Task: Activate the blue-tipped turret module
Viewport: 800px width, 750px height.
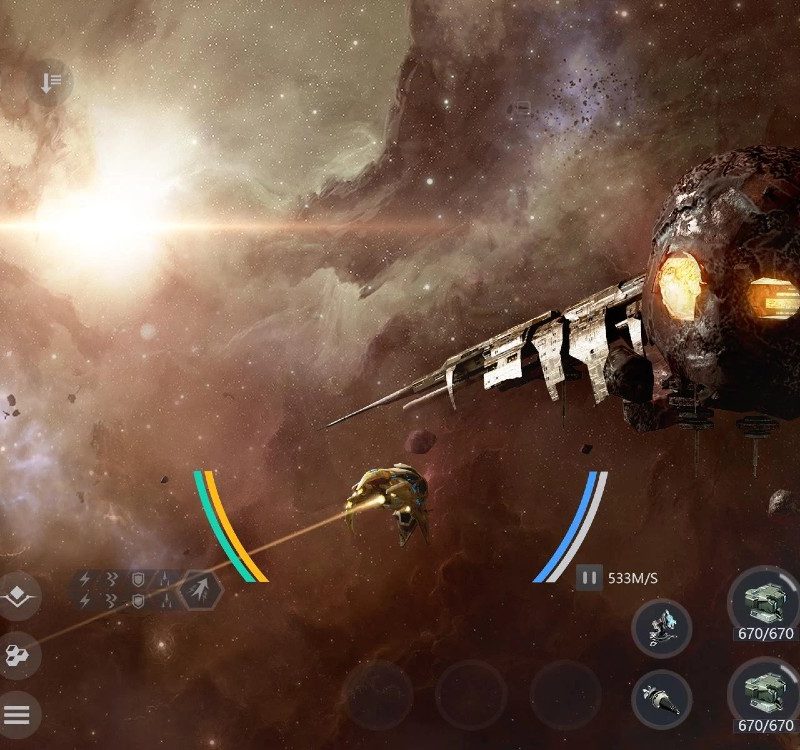Action: coord(662,628)
